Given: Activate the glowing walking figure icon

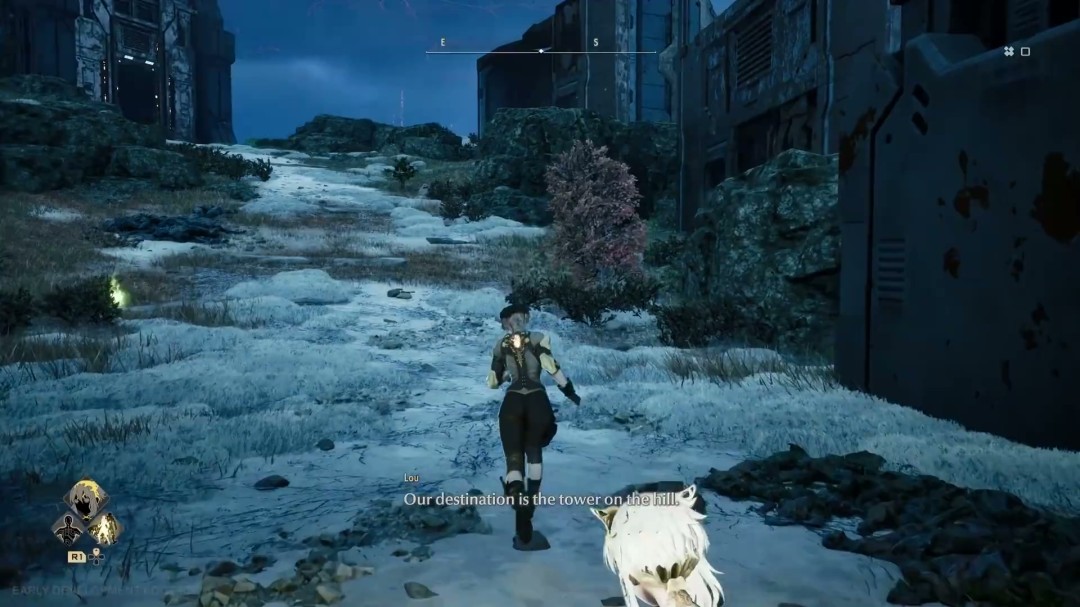Looking at the screenshot, I should [x=103, y=529].
